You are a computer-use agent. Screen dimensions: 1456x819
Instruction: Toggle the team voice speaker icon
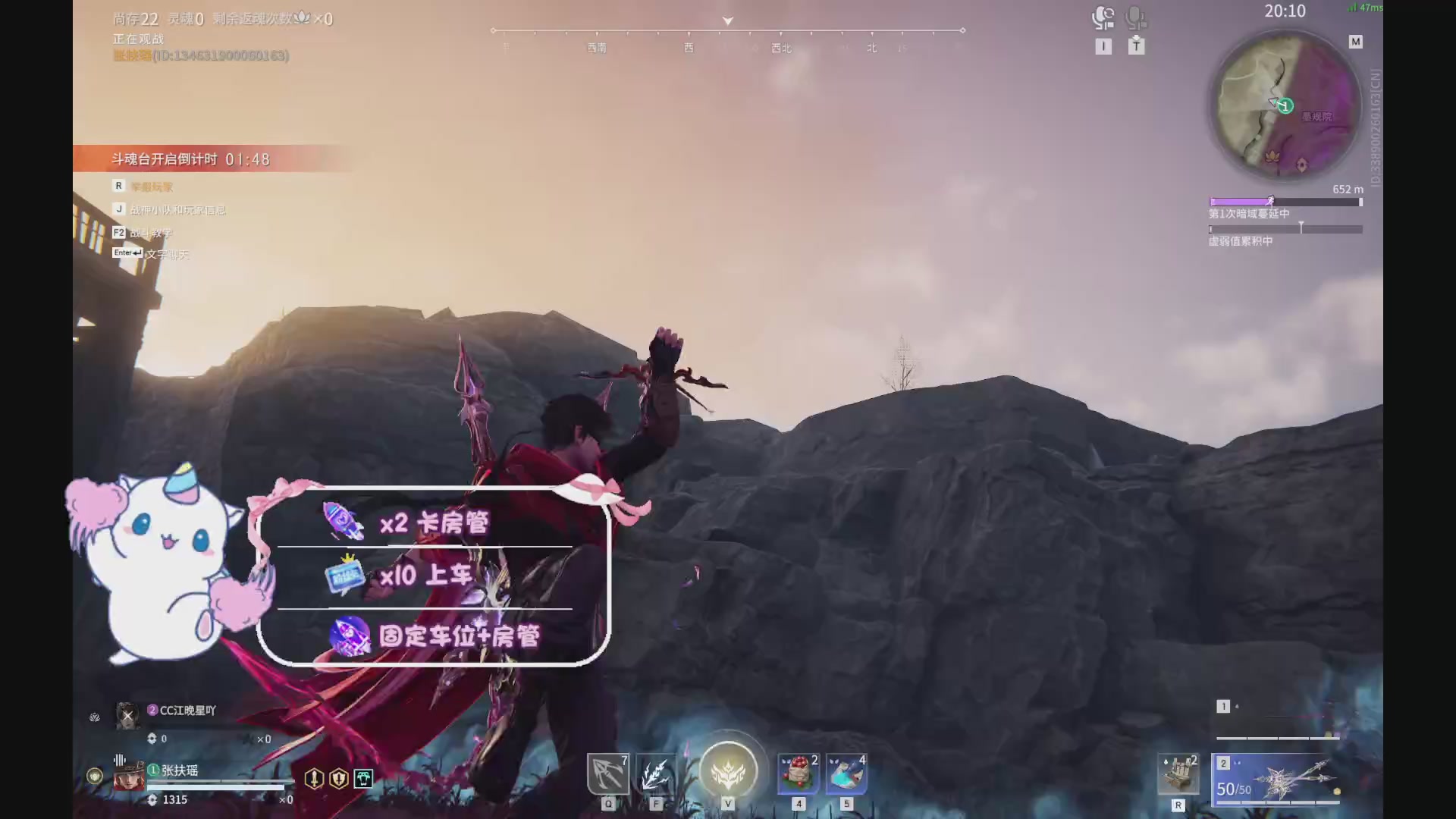(1103, 17)
